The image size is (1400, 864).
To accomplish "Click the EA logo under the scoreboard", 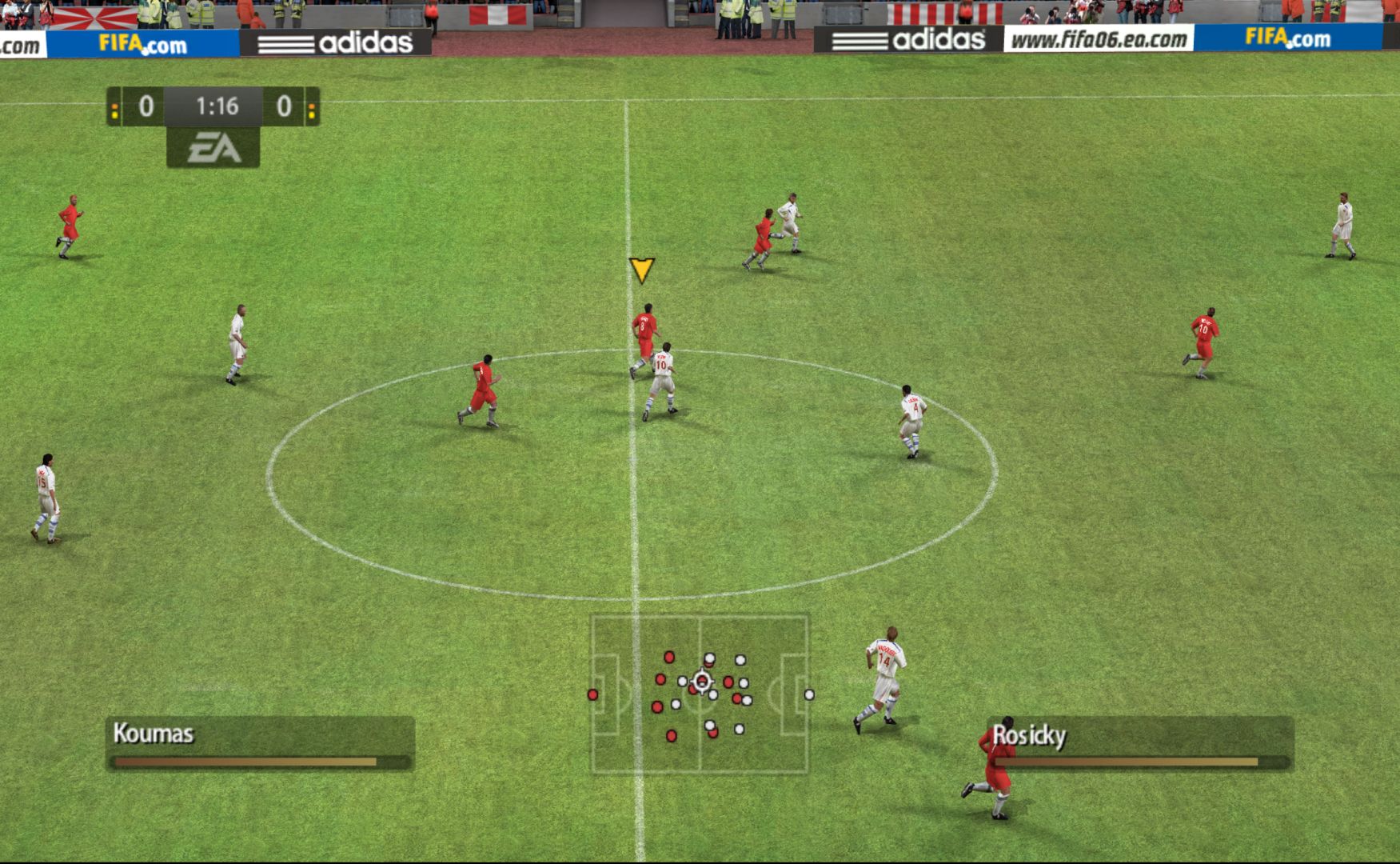I will [213, 148].
